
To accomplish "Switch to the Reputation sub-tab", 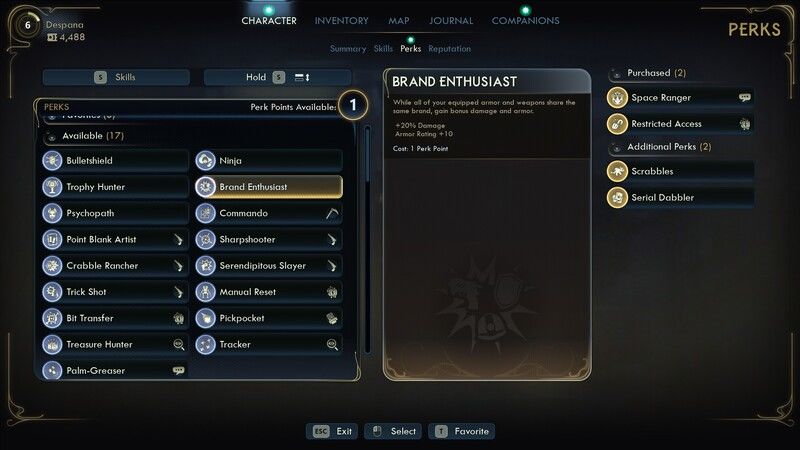I will point(449,48).
